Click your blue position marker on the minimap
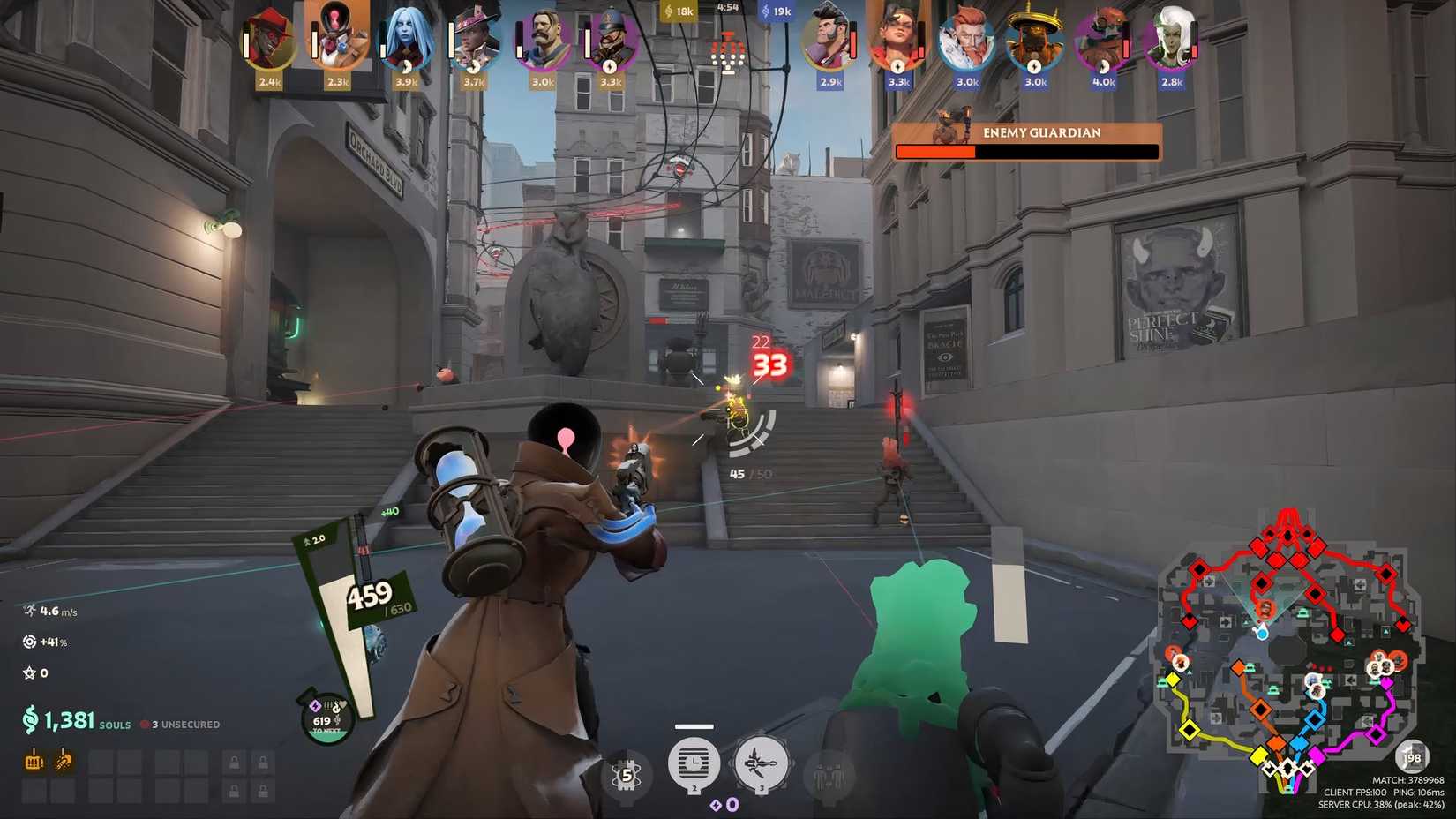This screenshot has width=1456, height=819. pos(1262,634)
